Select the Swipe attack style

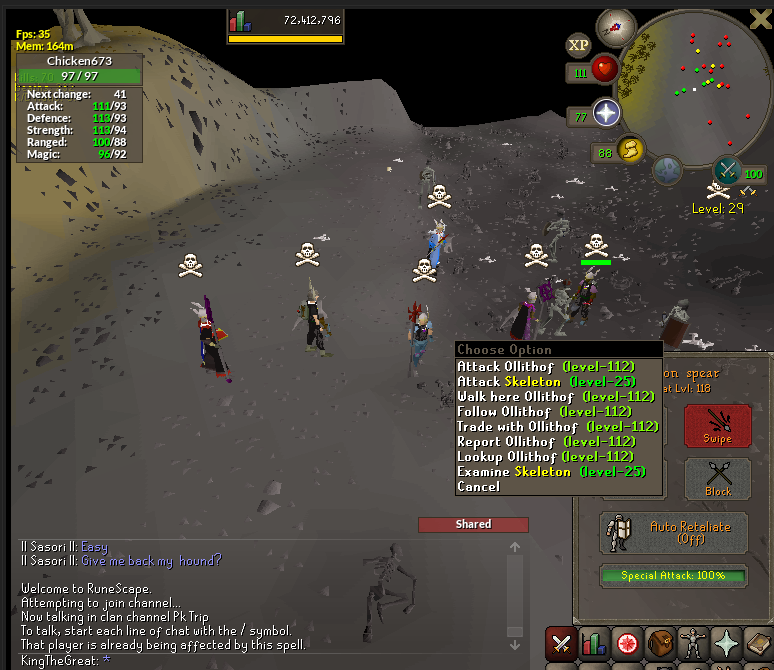[717, 426]
